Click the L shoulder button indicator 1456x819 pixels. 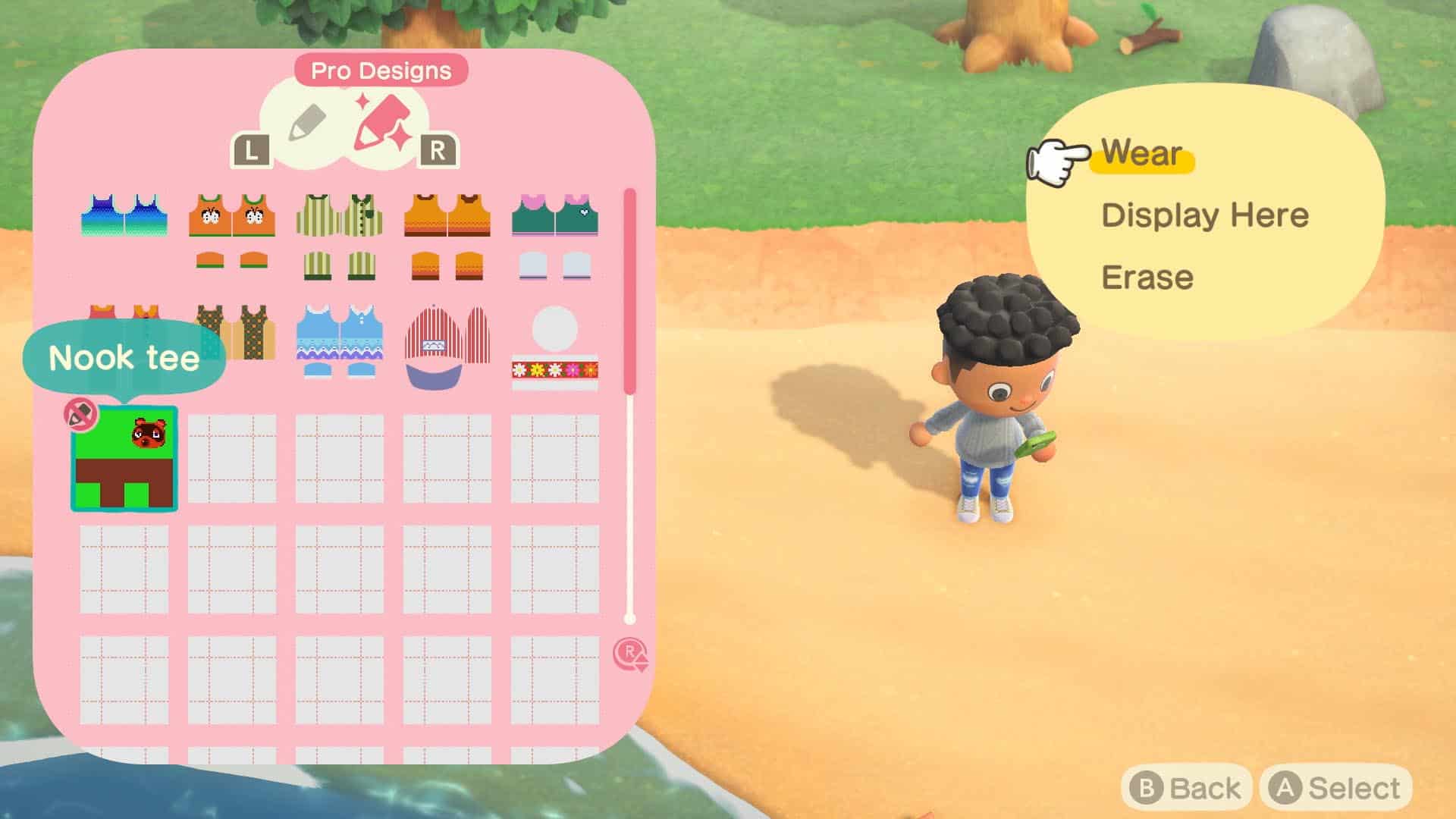(x=251, y=150)
